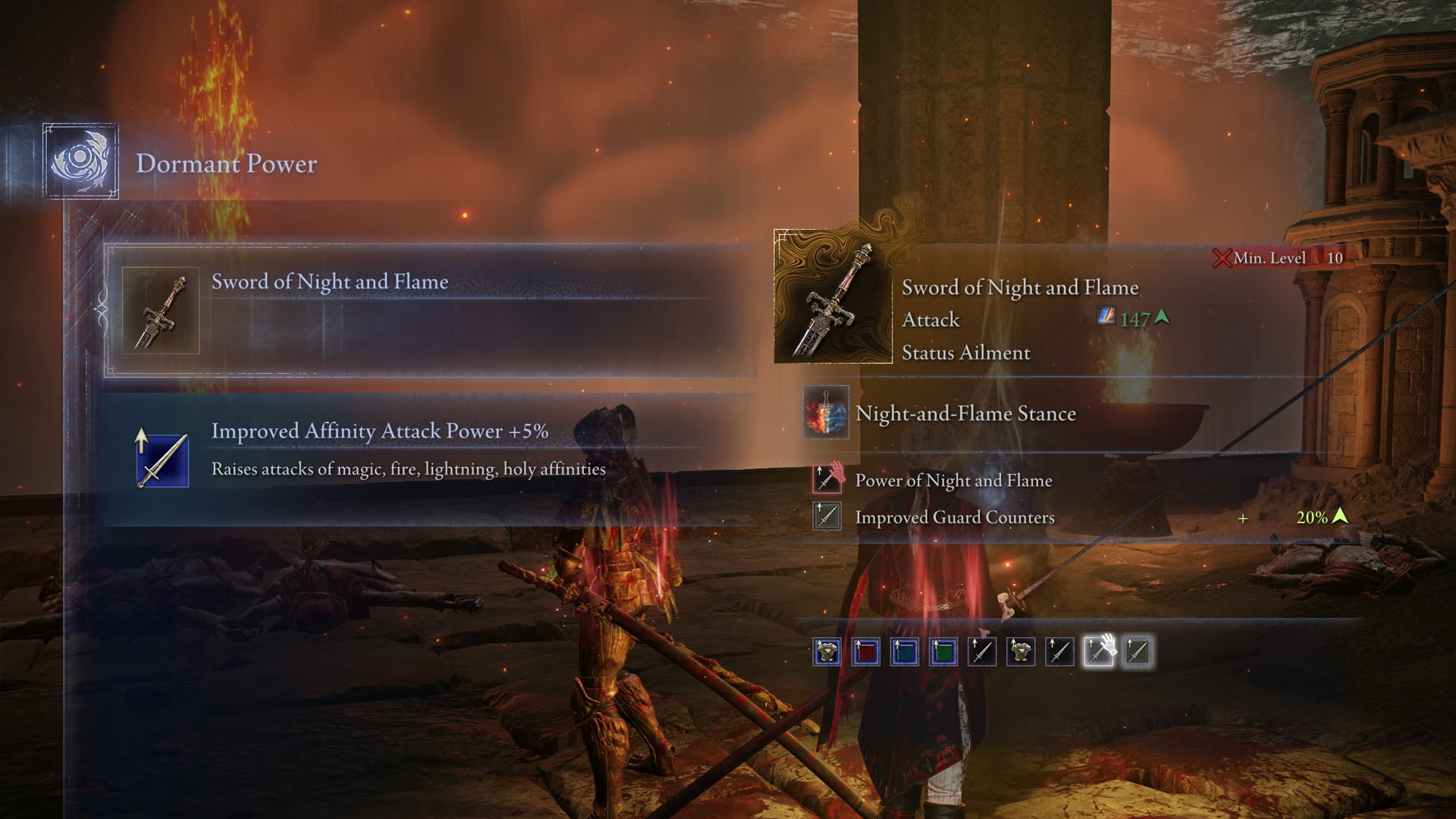Select the first armor upgrade slot icon
1456x819 pixels.
click(x=826, y=651)
